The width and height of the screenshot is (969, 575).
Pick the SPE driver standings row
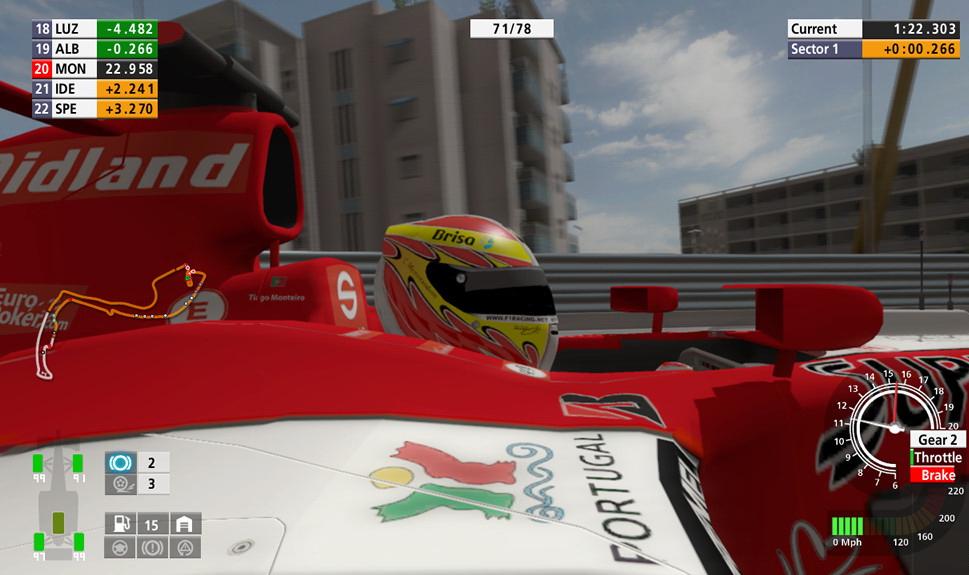coord(95,109)
